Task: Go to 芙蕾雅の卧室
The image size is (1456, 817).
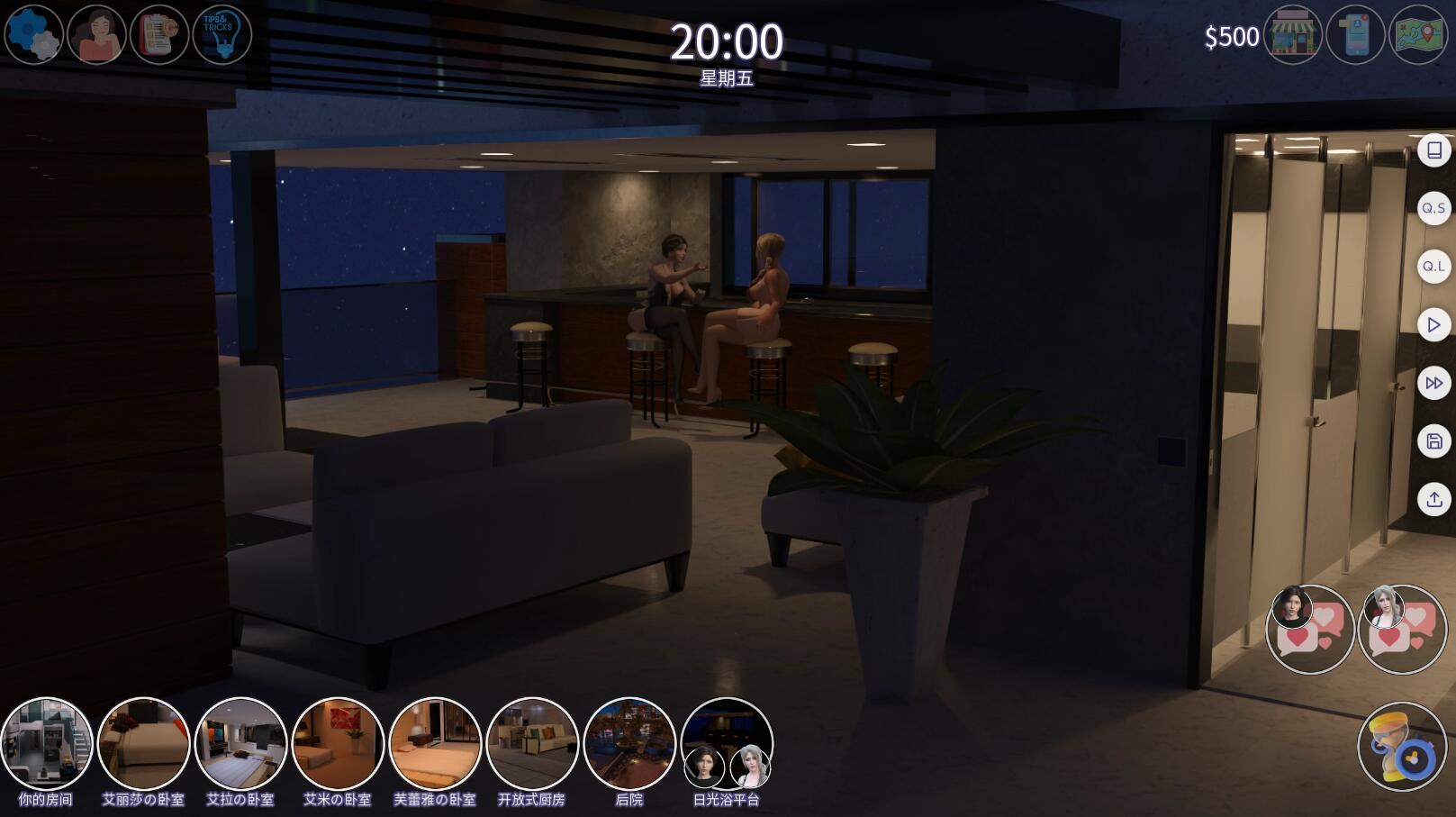Action: 435,745
